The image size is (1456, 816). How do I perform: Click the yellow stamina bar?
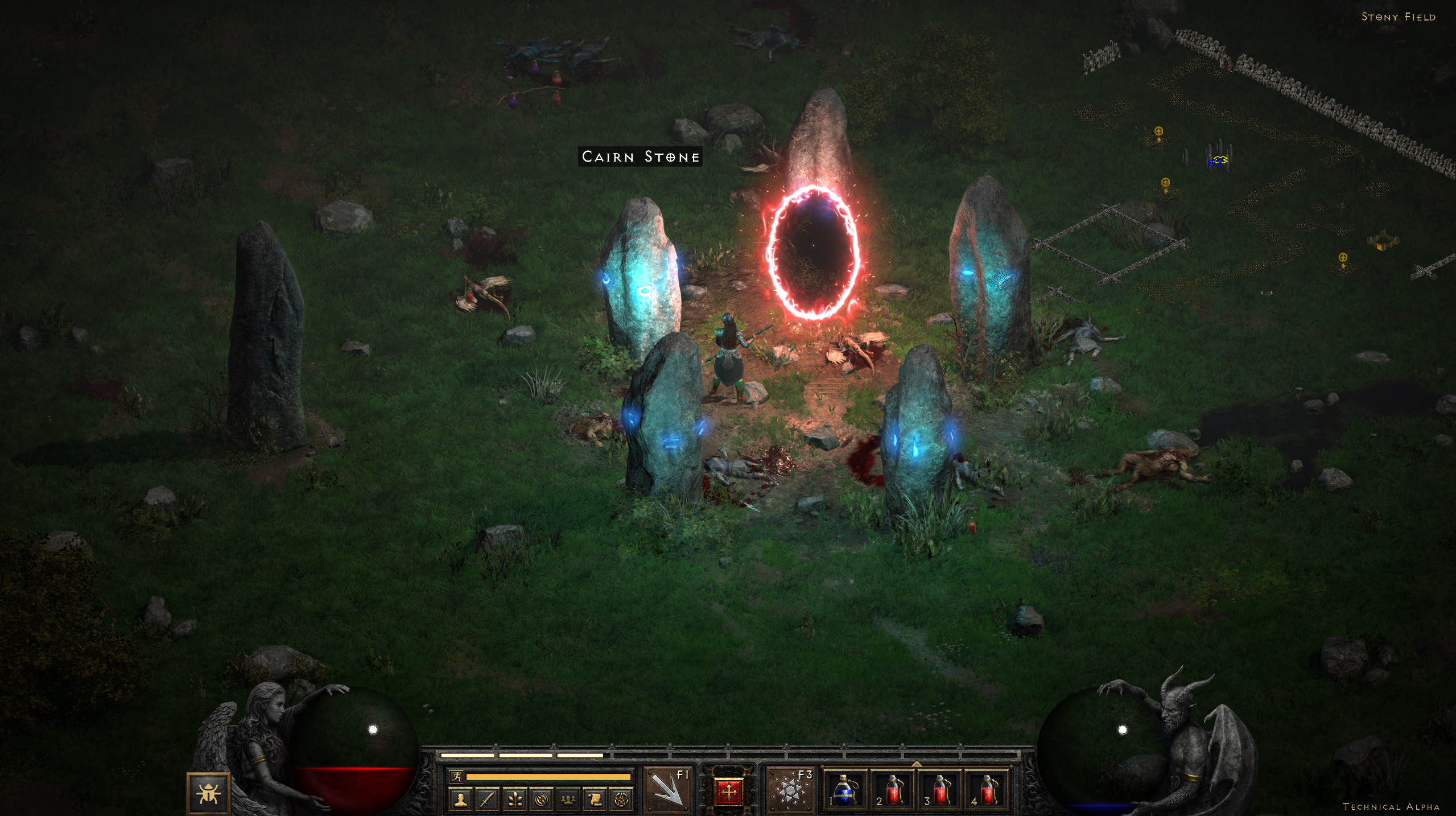tap(547, 776)
